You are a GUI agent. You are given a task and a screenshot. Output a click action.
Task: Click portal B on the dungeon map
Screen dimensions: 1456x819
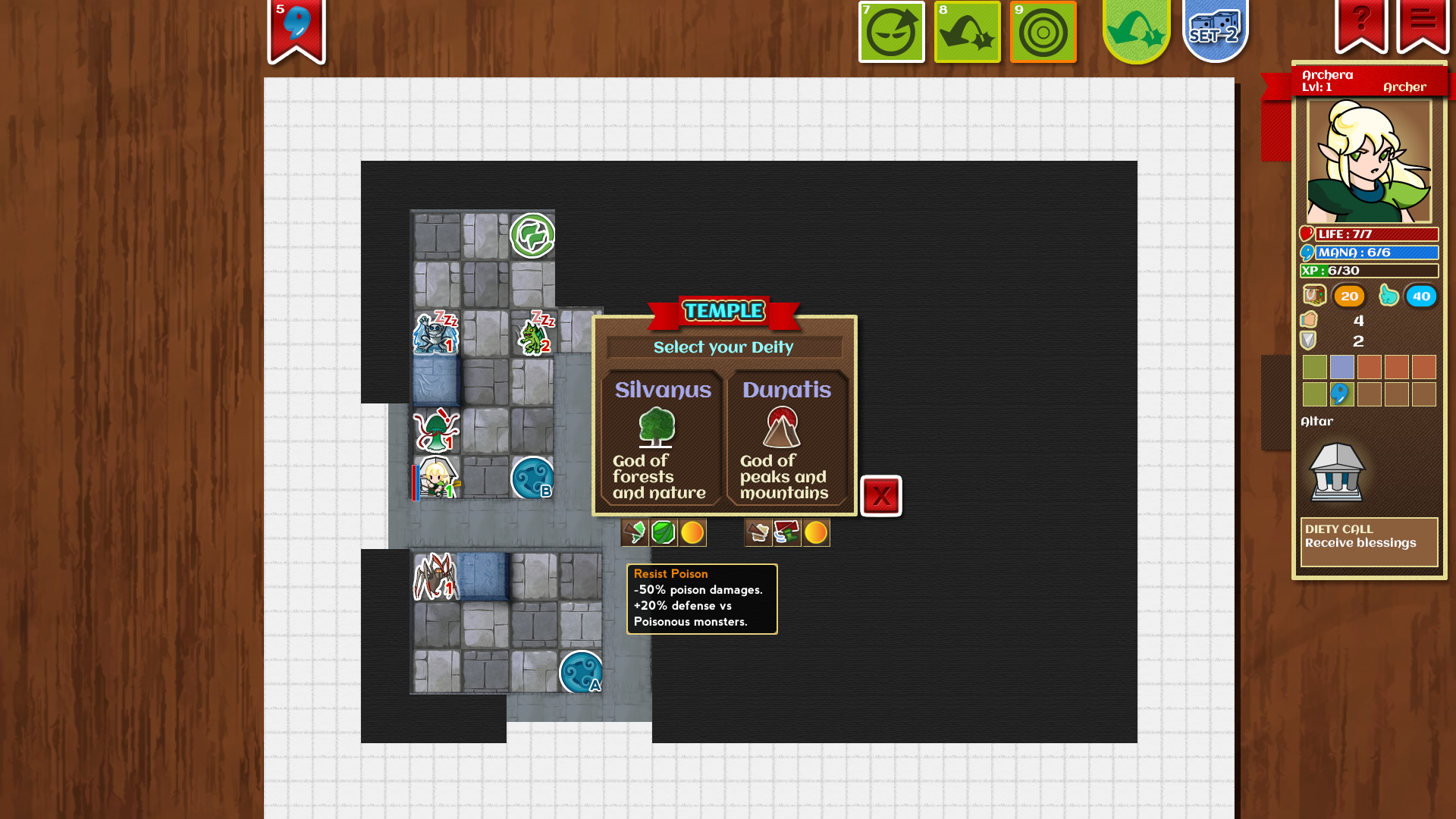[x=533, y=479]
